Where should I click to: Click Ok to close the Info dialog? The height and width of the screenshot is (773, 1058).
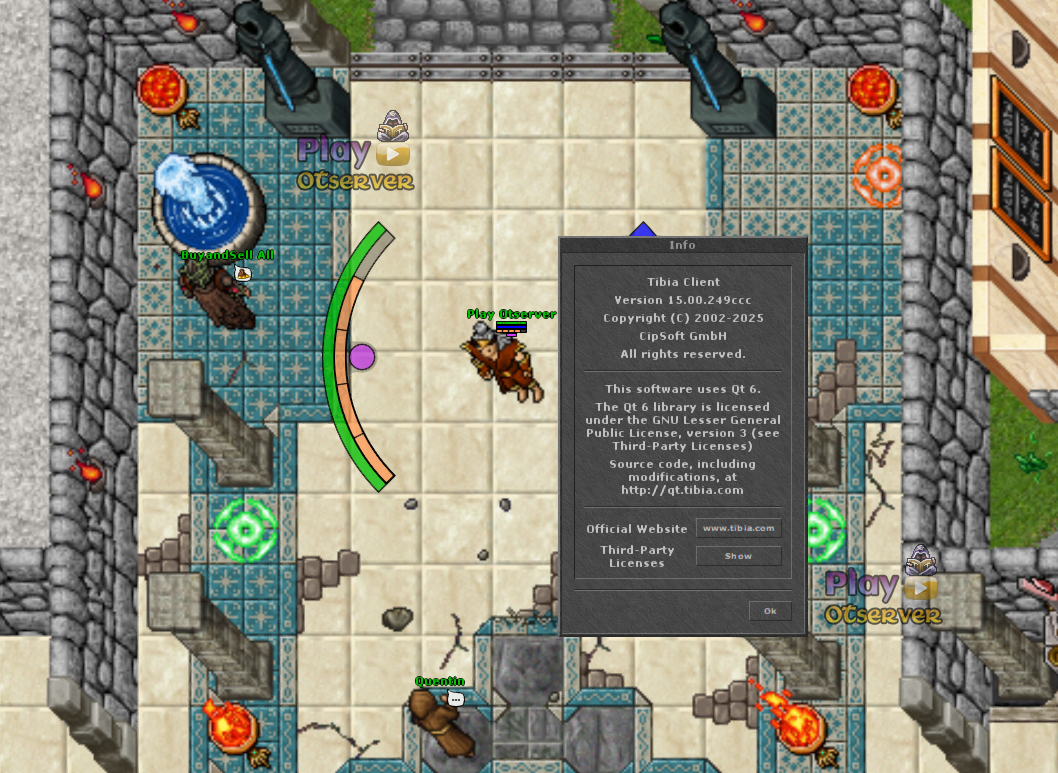(x=769, y=611)
